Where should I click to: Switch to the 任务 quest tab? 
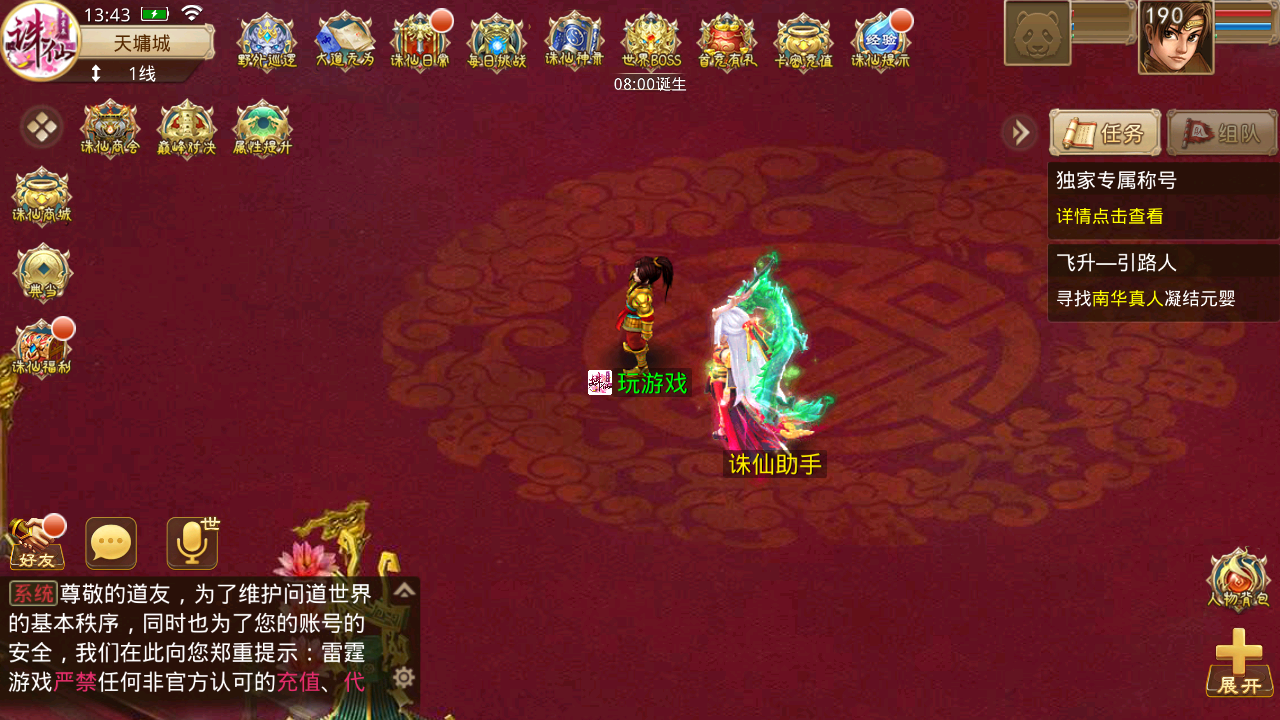(1105, 133)
